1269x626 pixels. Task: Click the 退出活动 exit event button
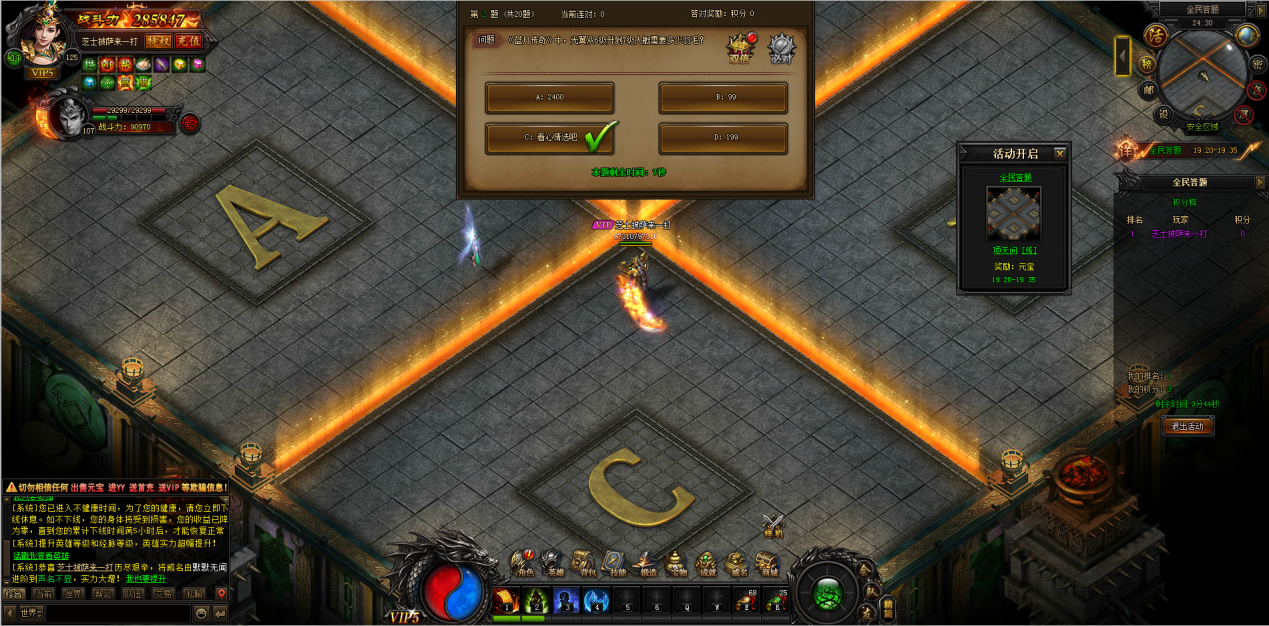(1189, 426)
